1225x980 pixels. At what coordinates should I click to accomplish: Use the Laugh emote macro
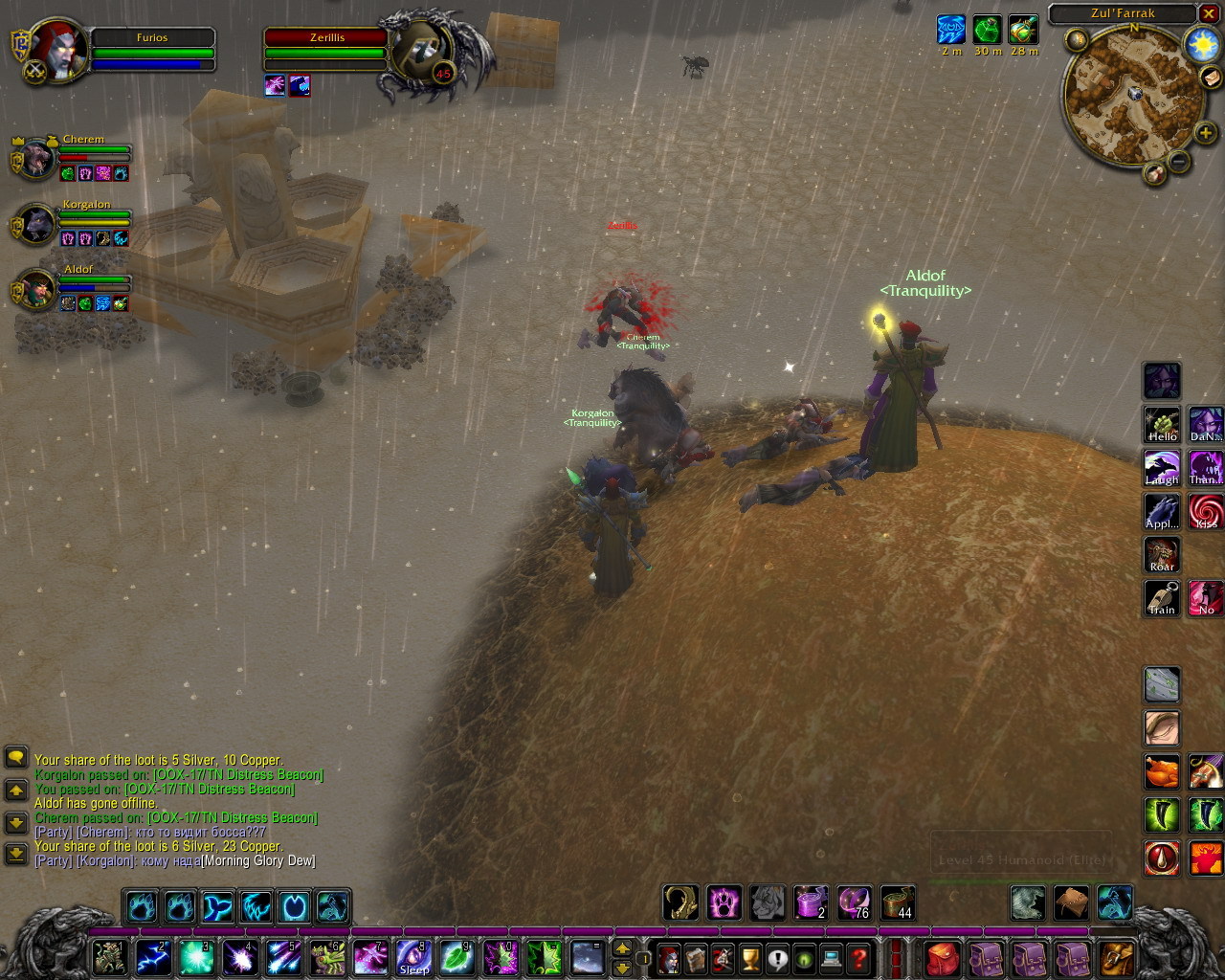[1162, 468]
